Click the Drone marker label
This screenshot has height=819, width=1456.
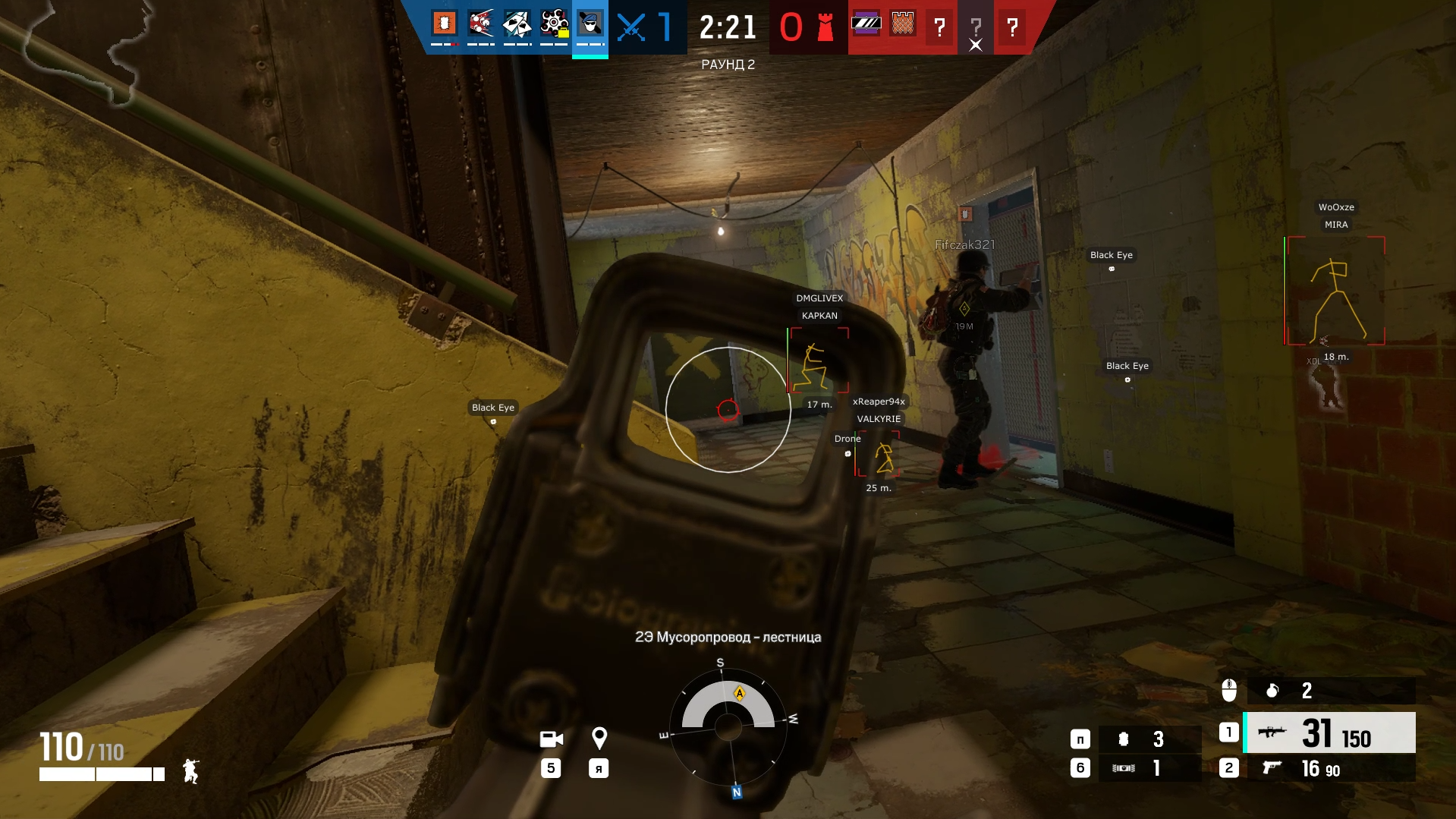coord(847,439)
